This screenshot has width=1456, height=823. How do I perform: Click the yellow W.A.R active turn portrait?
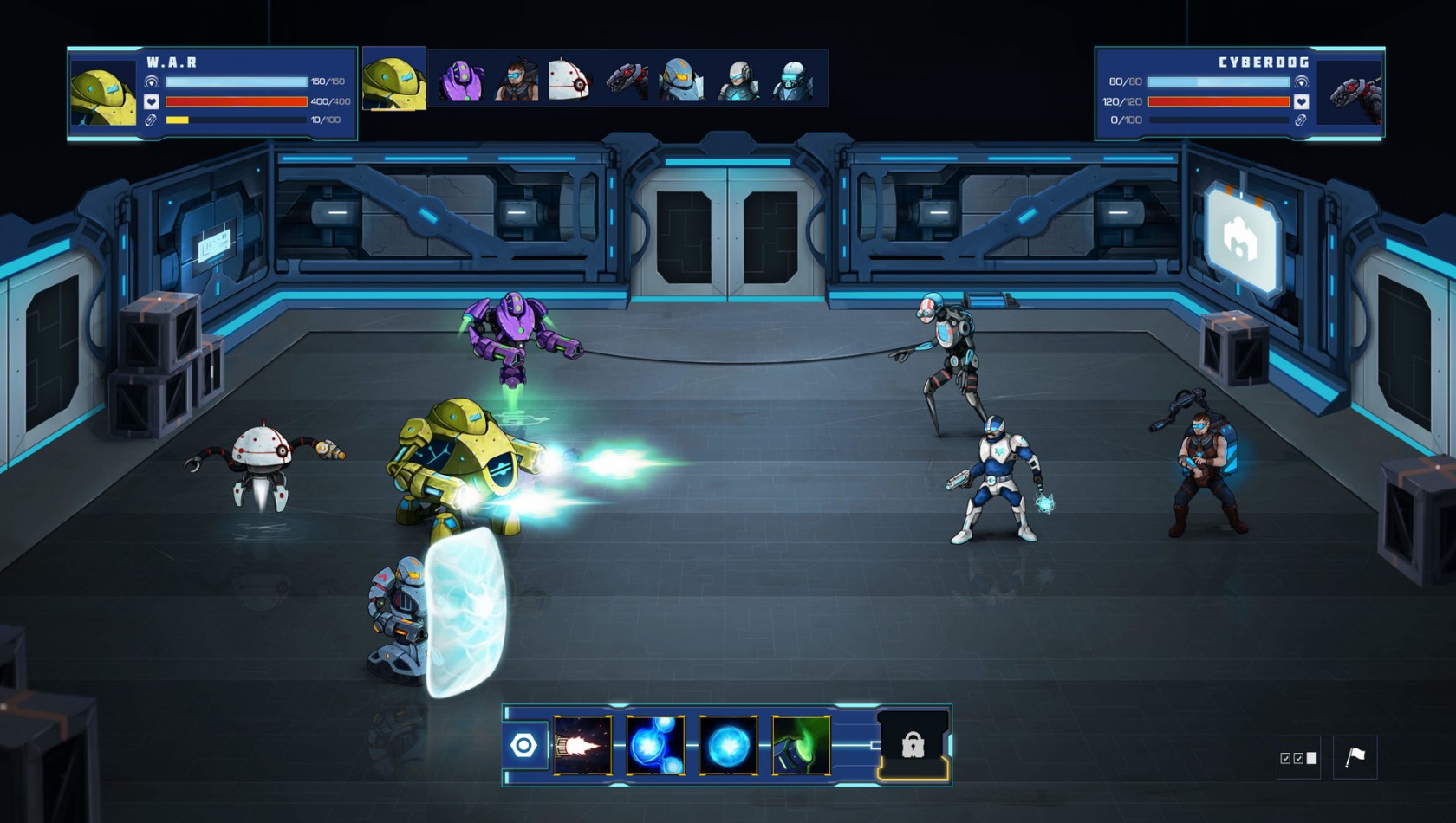pos(394,81)
